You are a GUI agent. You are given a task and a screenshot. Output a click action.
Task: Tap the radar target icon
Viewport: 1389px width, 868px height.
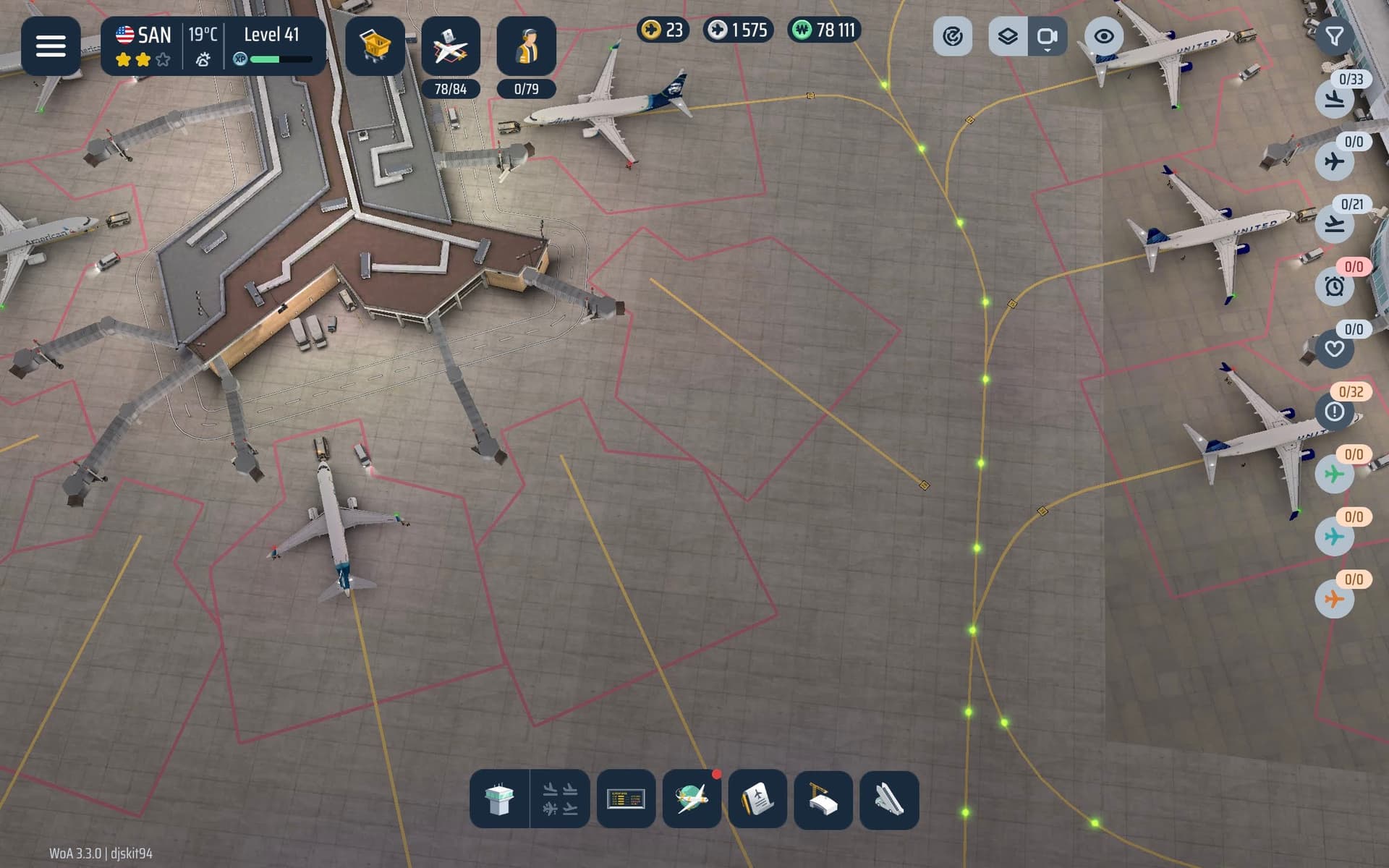click(952, 36)
